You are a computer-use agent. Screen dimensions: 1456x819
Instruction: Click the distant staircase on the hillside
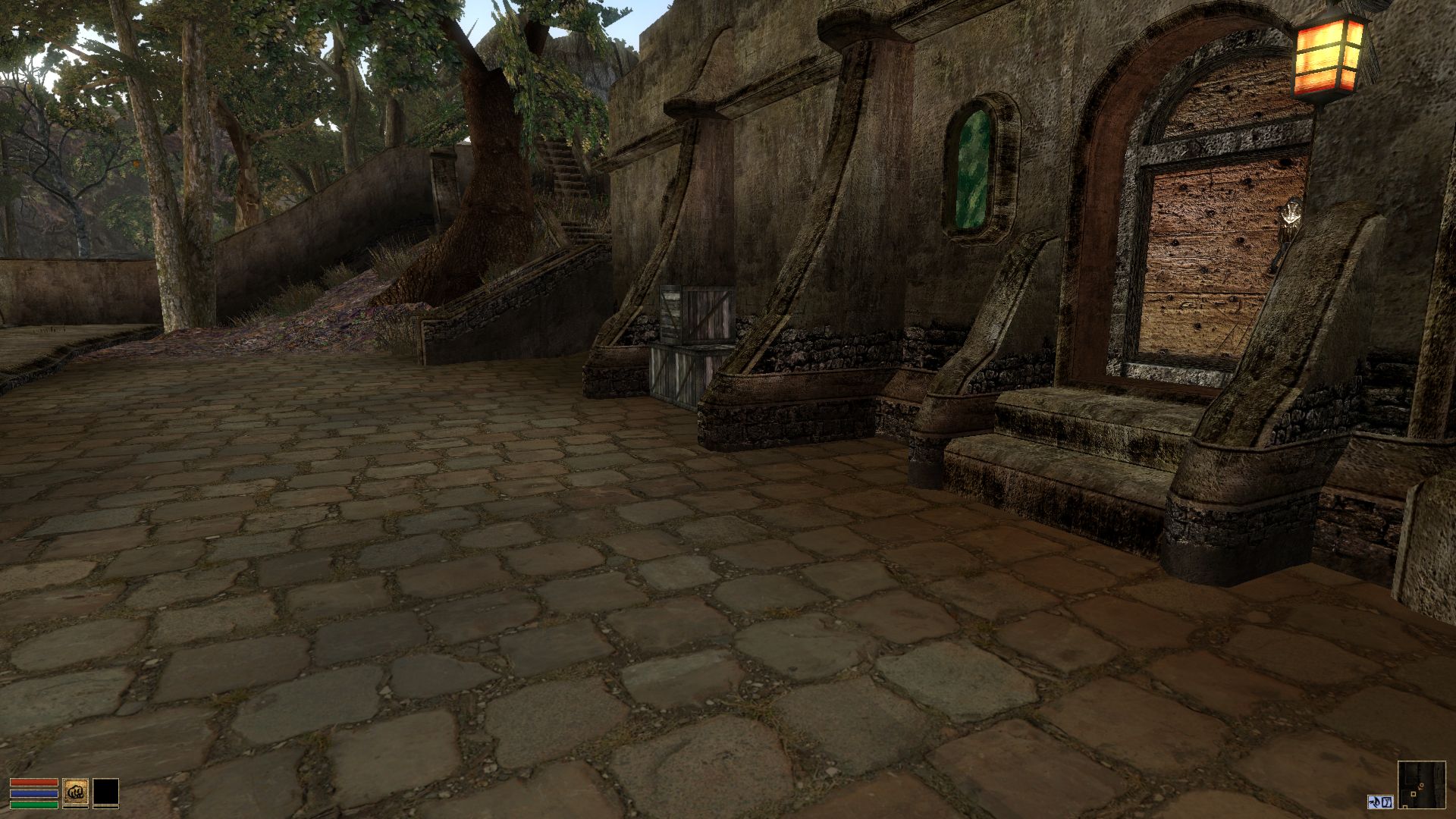pos(565,174)
